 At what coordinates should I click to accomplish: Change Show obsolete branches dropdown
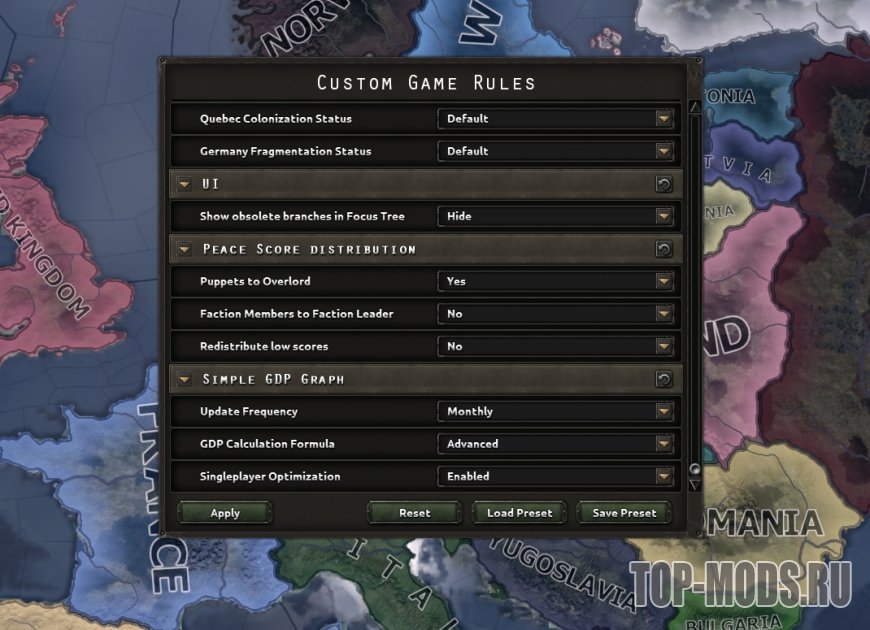point(555,216)
